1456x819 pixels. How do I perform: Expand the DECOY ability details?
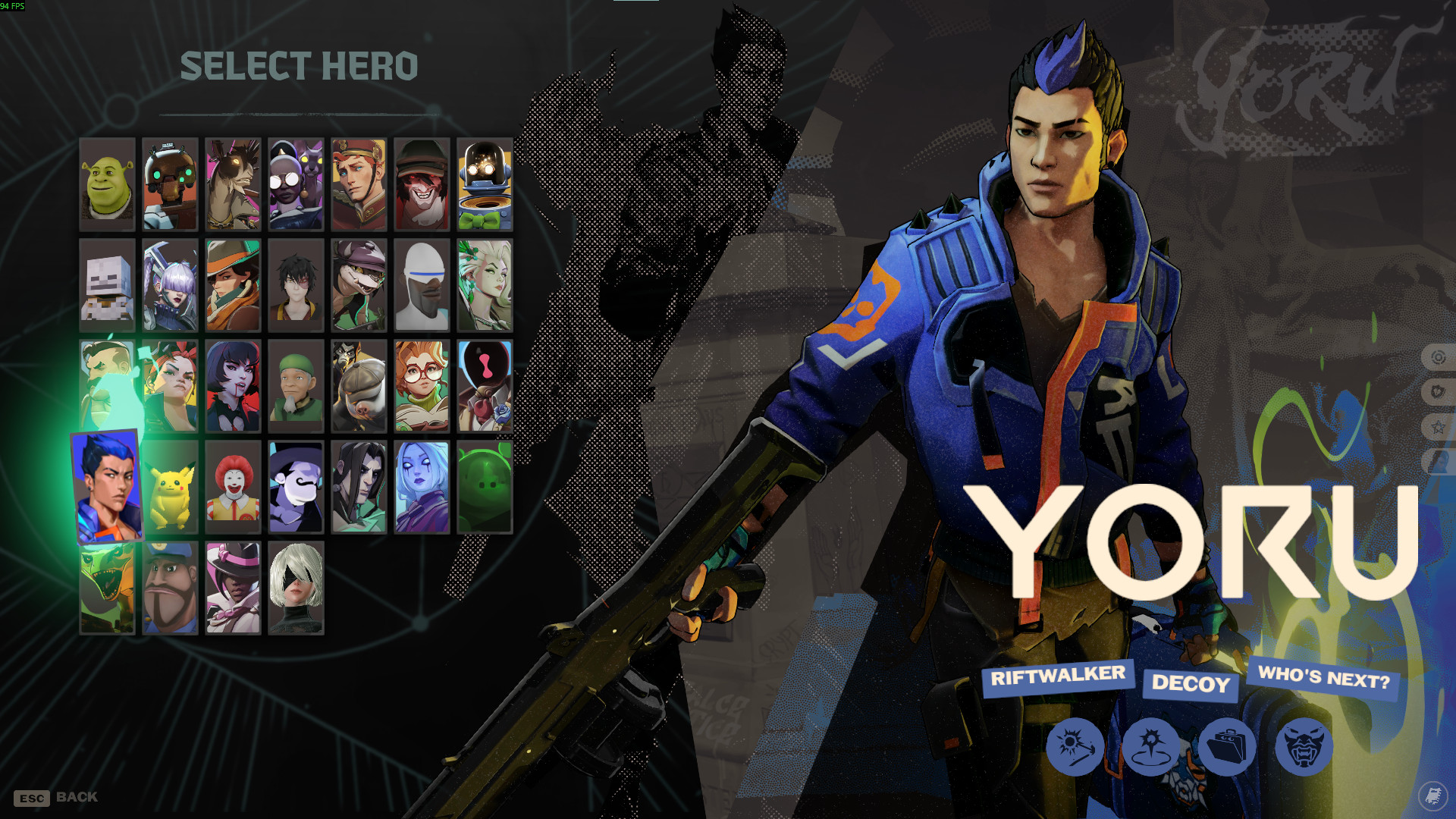pyautogui.click(x=1191, y=686)
